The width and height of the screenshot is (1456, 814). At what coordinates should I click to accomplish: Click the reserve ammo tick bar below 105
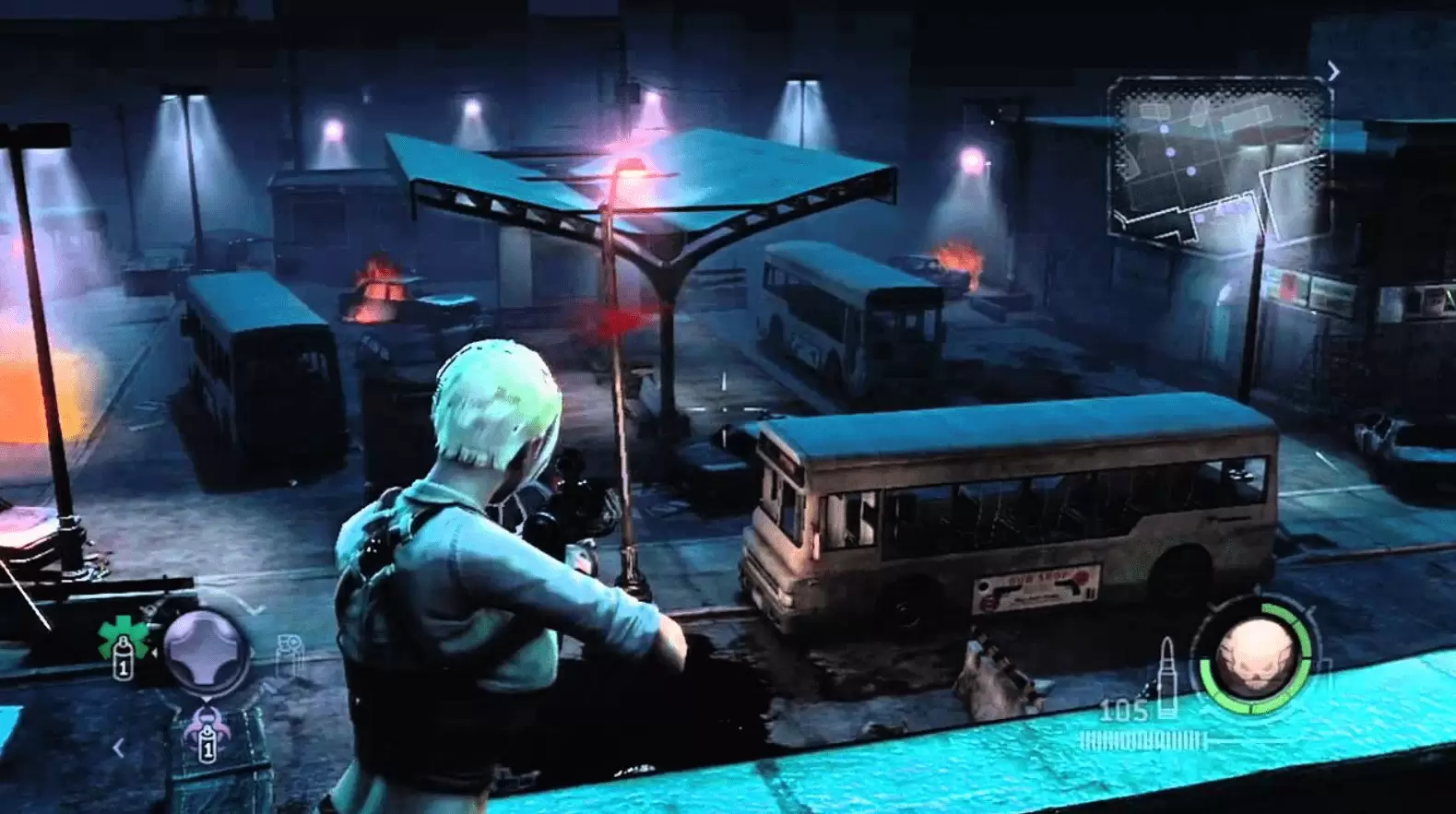[x=1143, y=739]
